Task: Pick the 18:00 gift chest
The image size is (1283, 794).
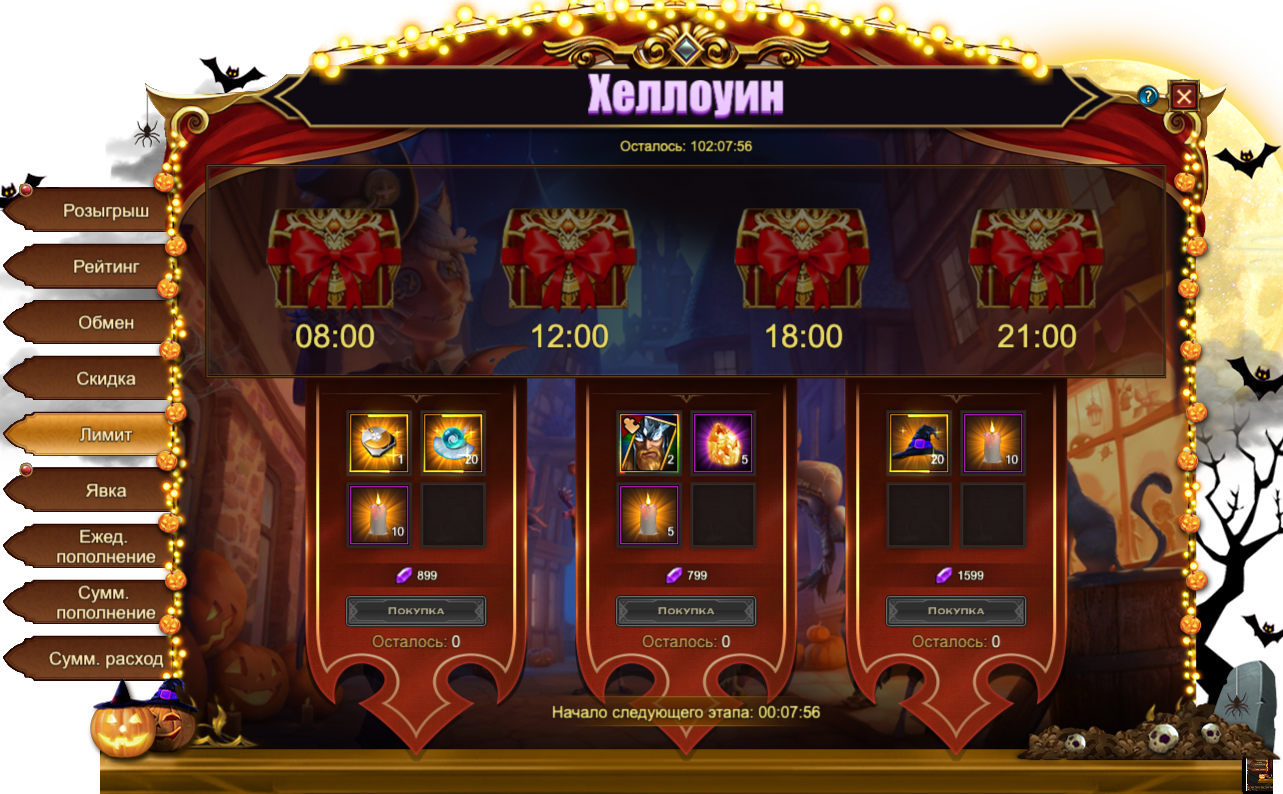Action: pyautogui.click(x=803, y=262)
